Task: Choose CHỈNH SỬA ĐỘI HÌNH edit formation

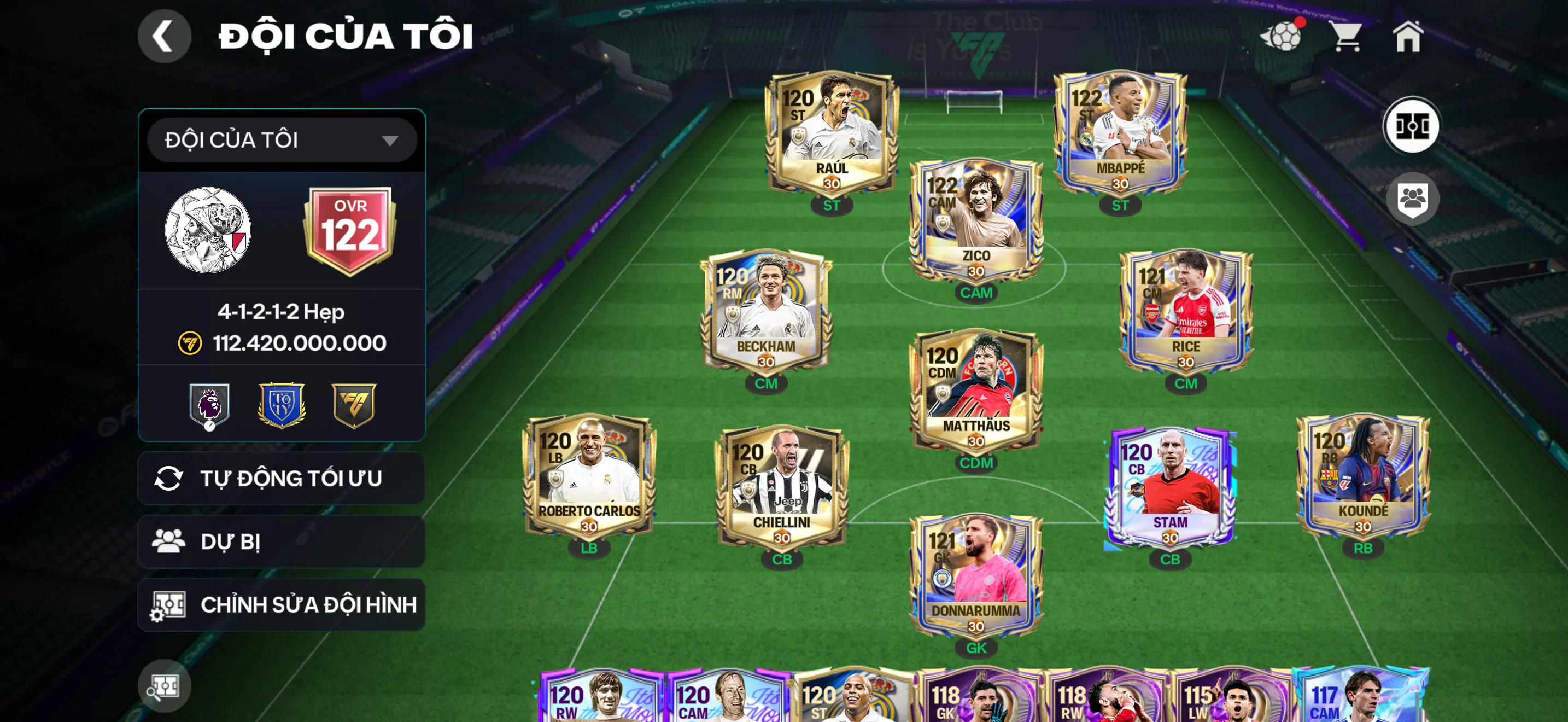Action: pos(281,604)
